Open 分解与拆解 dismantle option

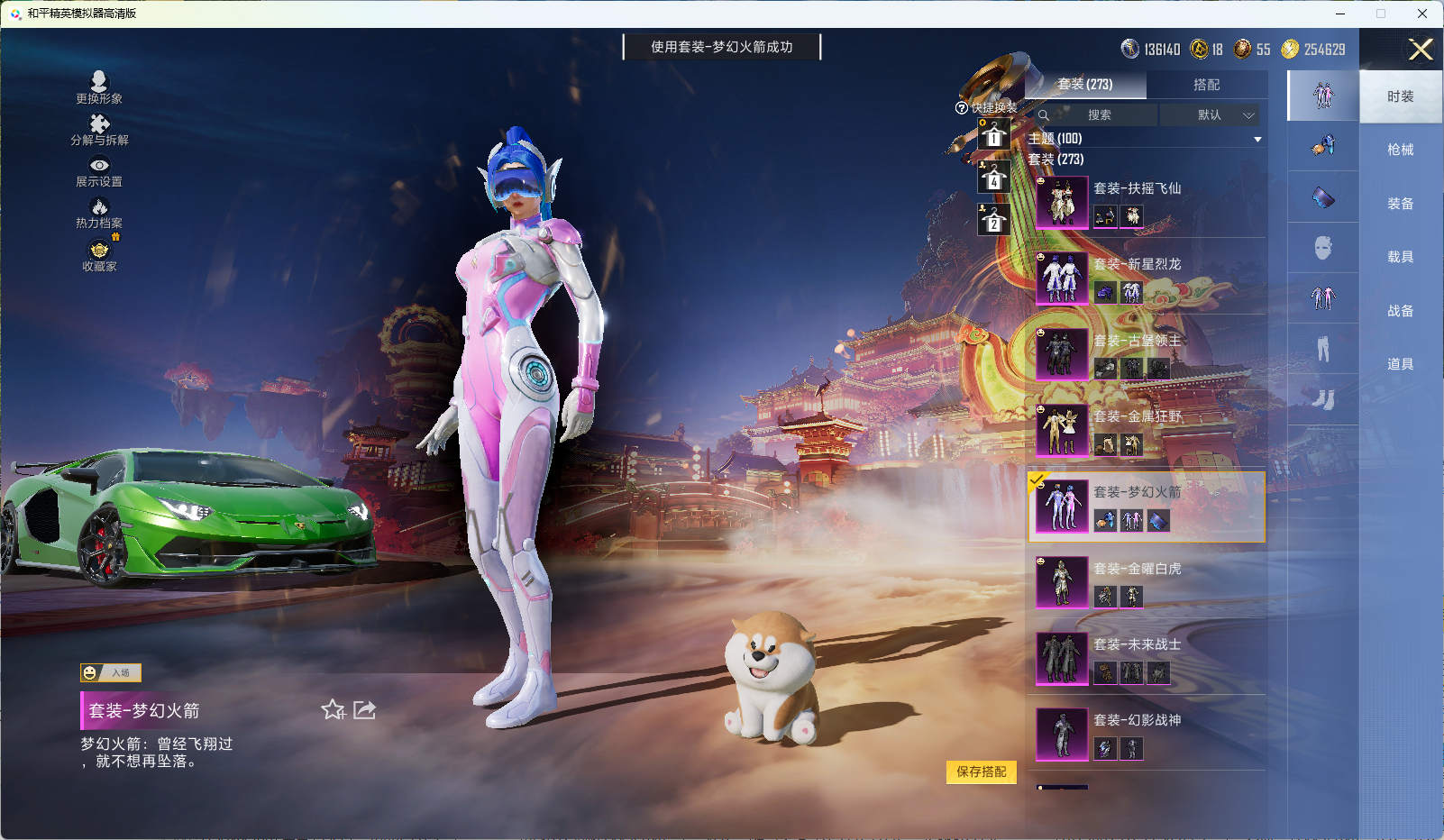[99, 130]
